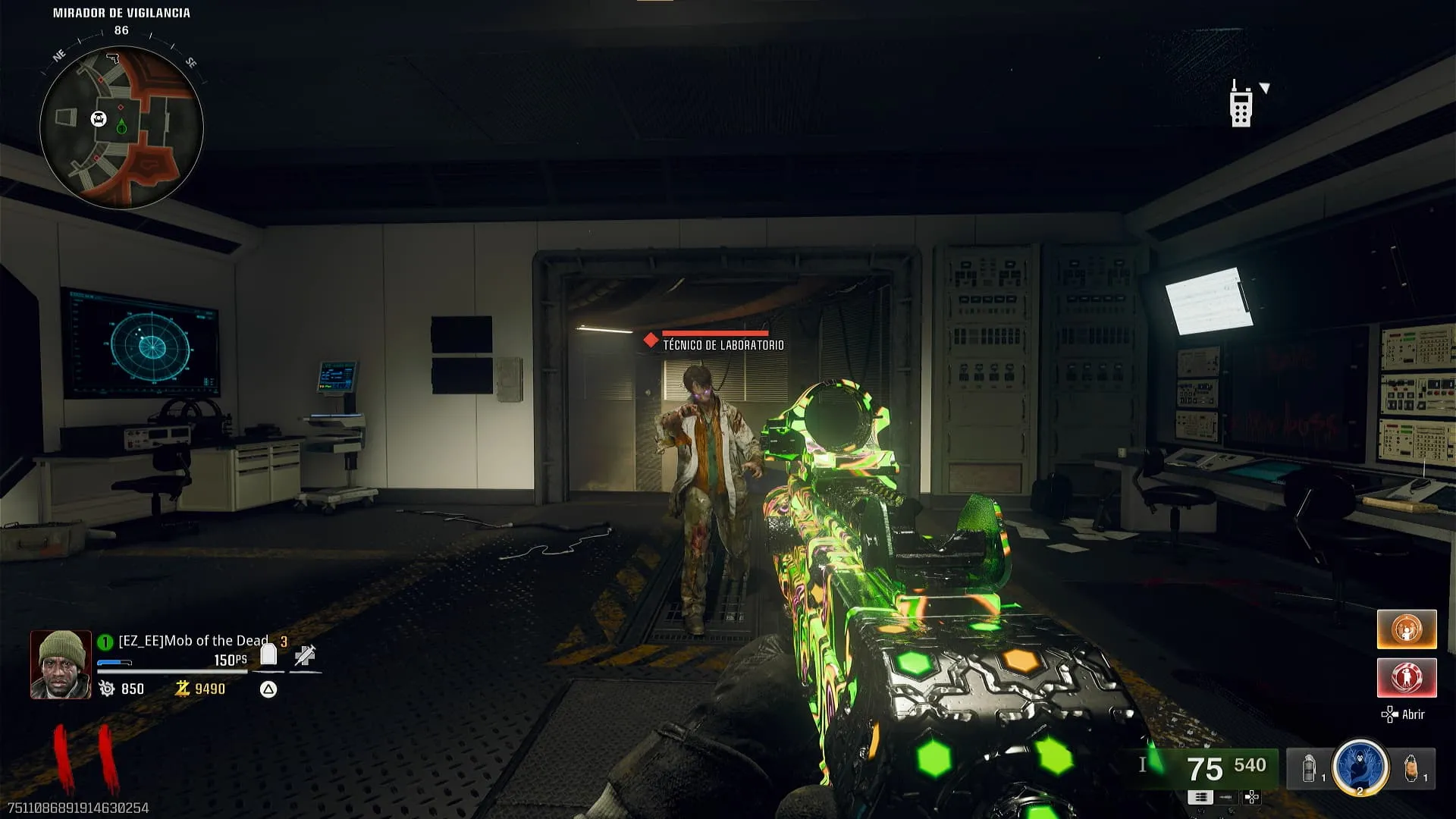This screenshot has height=819, width=1456.
Task: Click the syringe self-revive icon
Action: [306, 655]
